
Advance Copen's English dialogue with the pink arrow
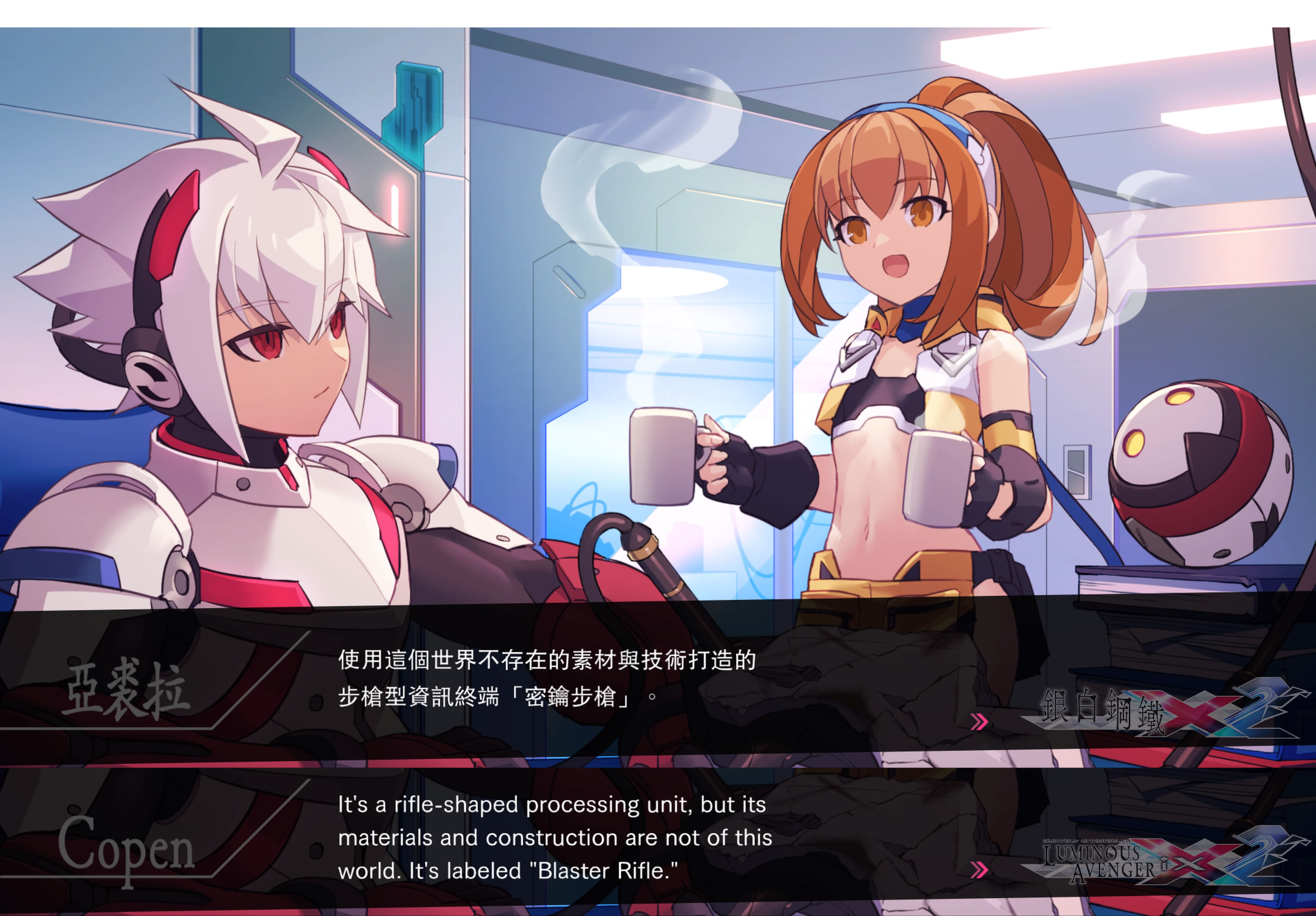(x=979, y=870)
